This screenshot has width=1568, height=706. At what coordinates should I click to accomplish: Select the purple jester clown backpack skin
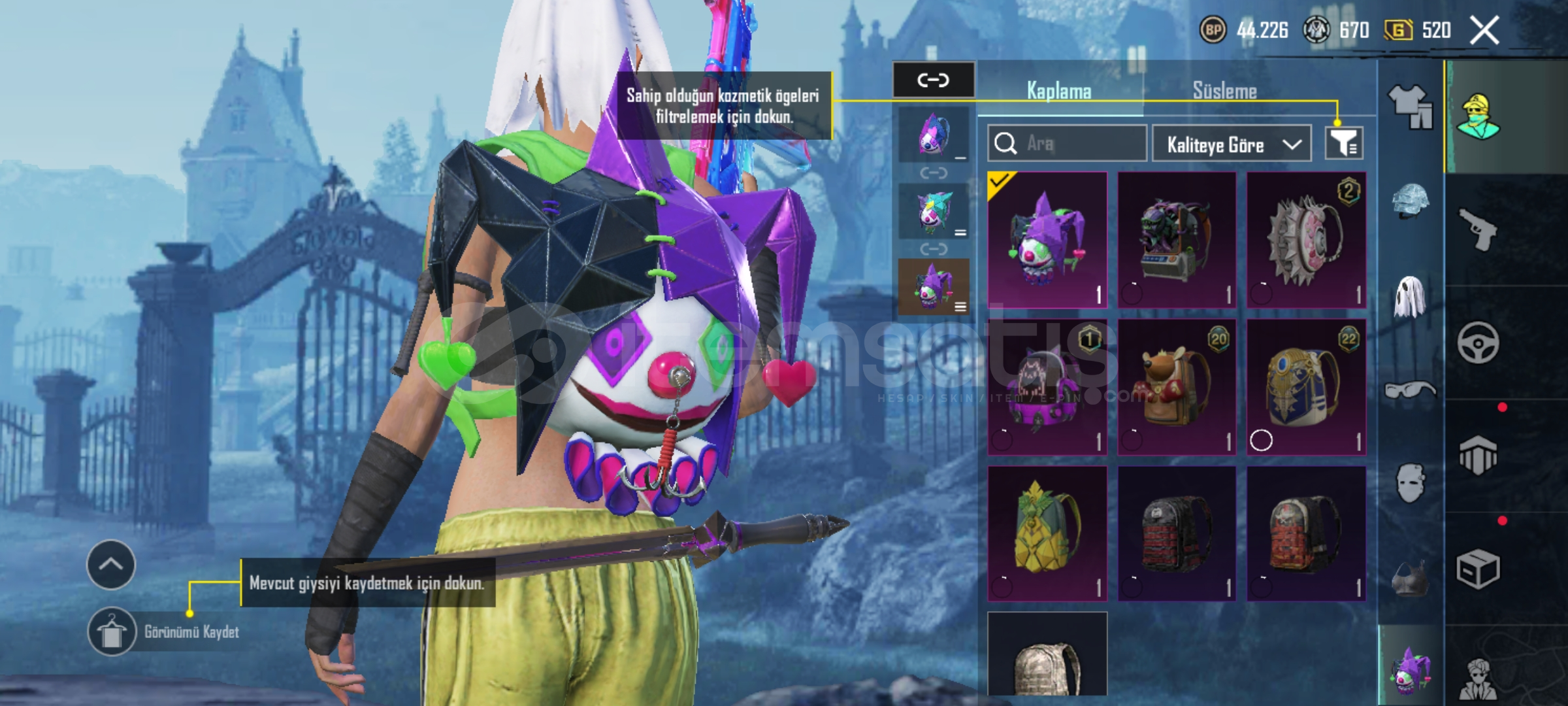coord(1047,240)
